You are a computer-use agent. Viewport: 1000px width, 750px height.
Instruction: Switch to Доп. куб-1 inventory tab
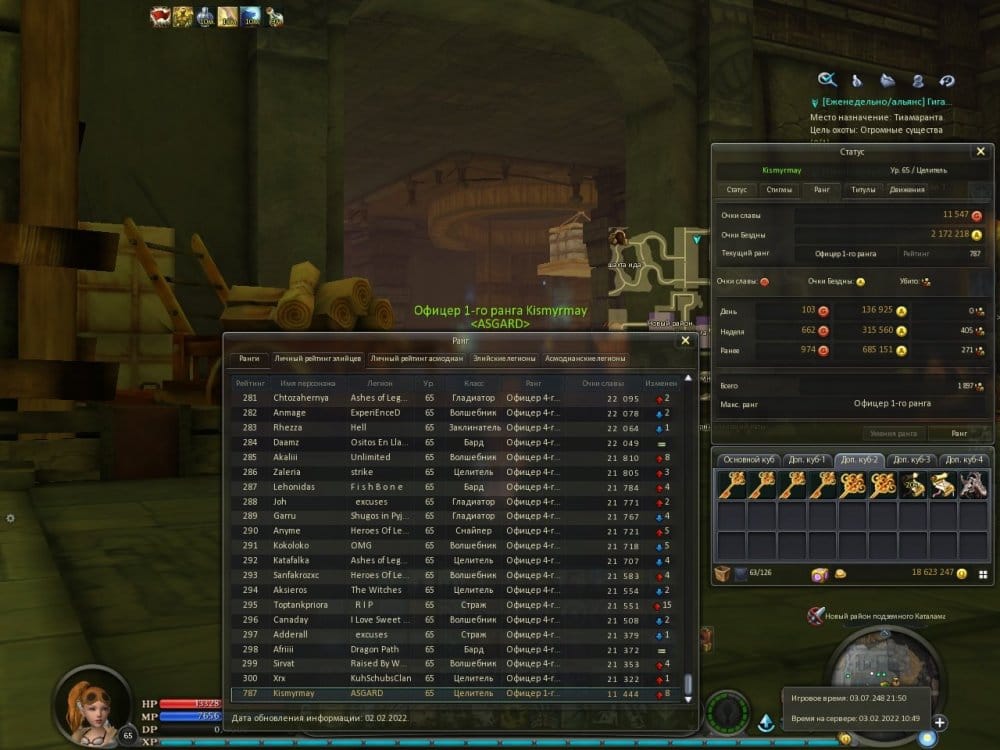806,459
